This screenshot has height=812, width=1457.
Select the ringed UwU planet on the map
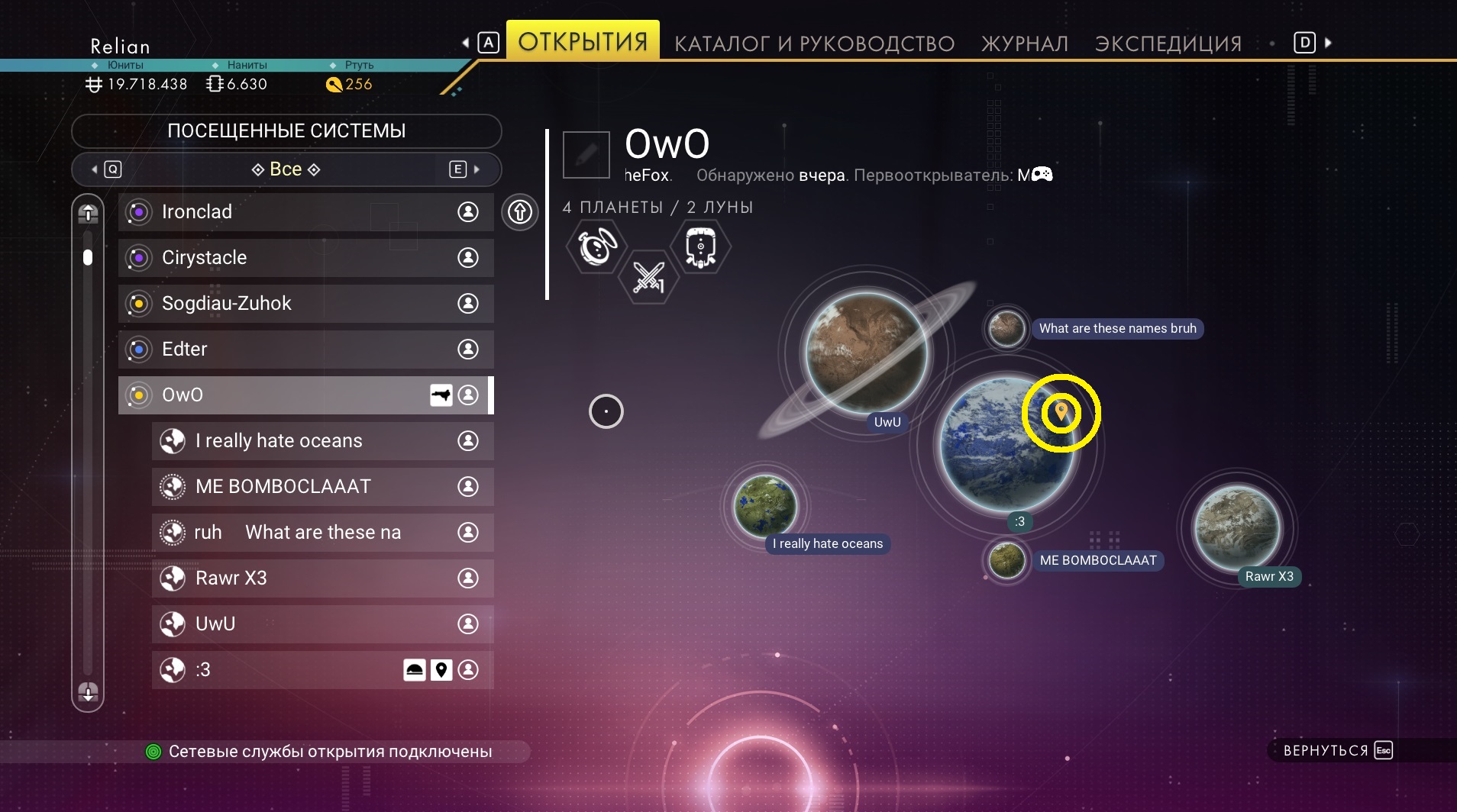[867, 353]
